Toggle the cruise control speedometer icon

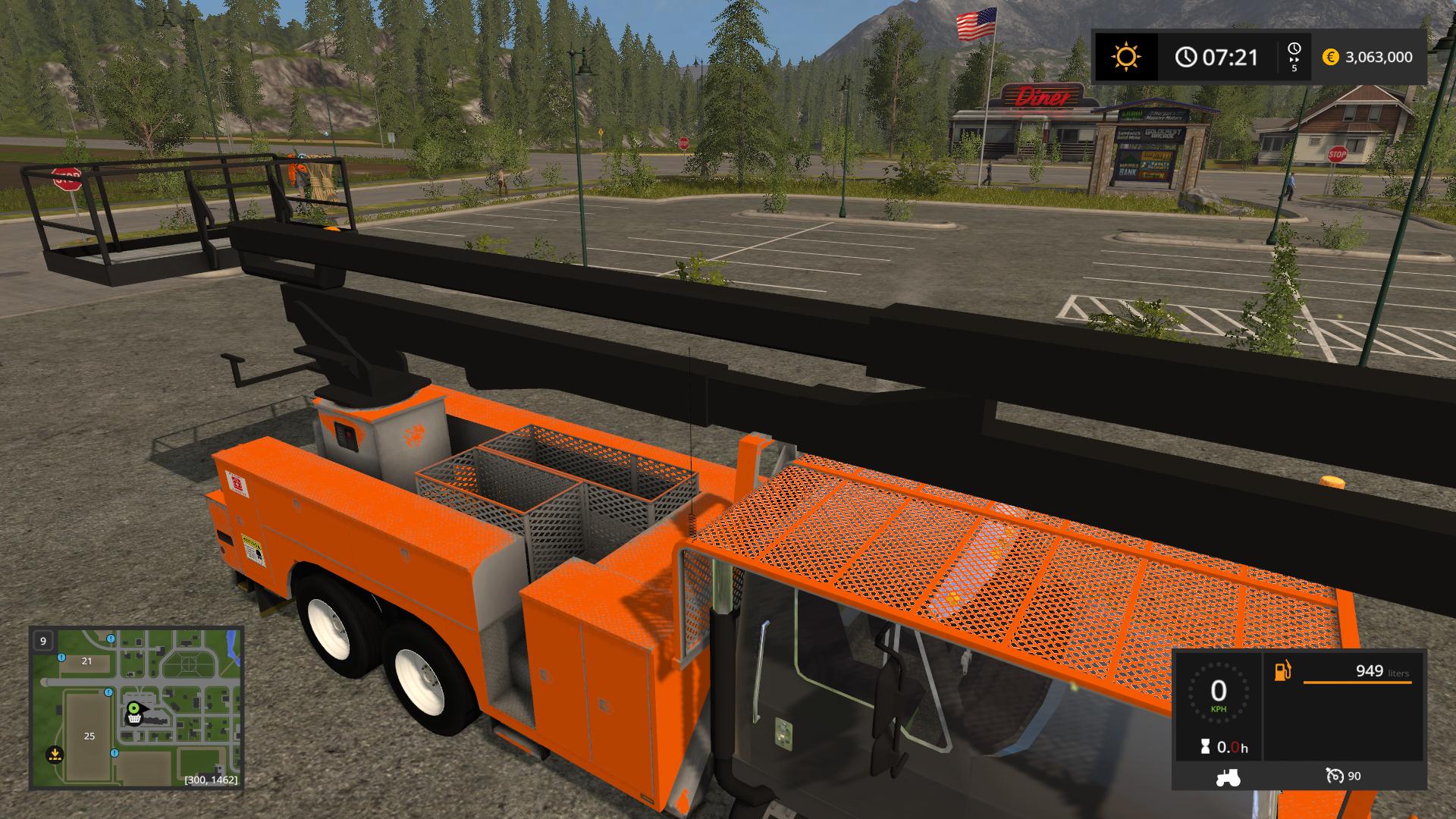[1335, 776]
